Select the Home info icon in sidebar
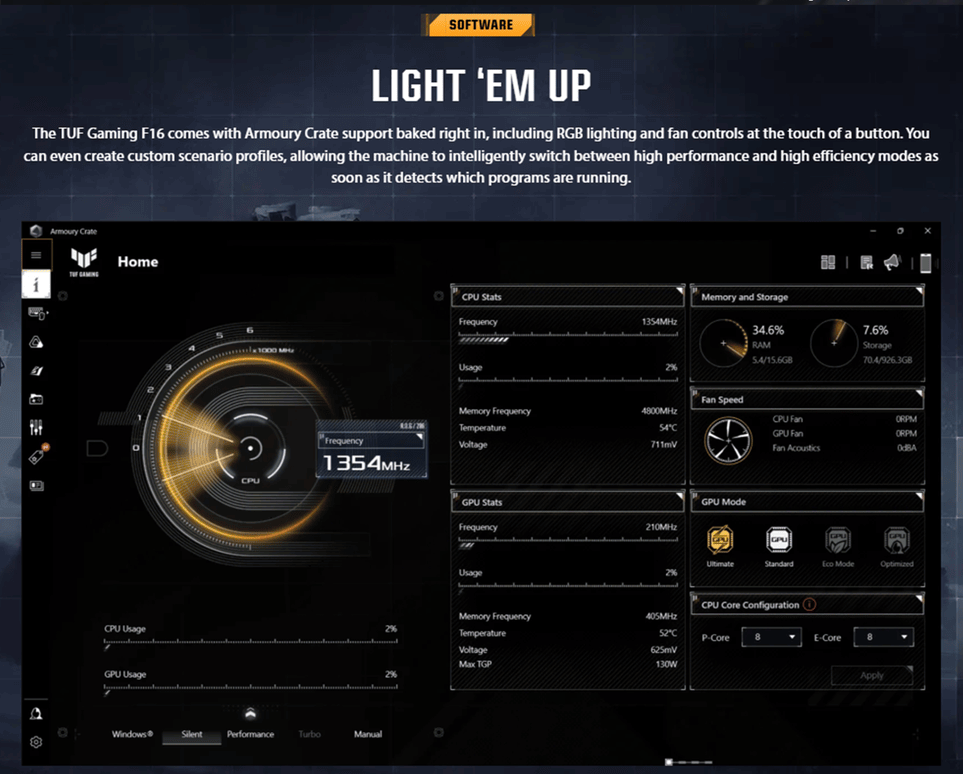The height and width of the screenshot is (774, 963). [36, 285]
